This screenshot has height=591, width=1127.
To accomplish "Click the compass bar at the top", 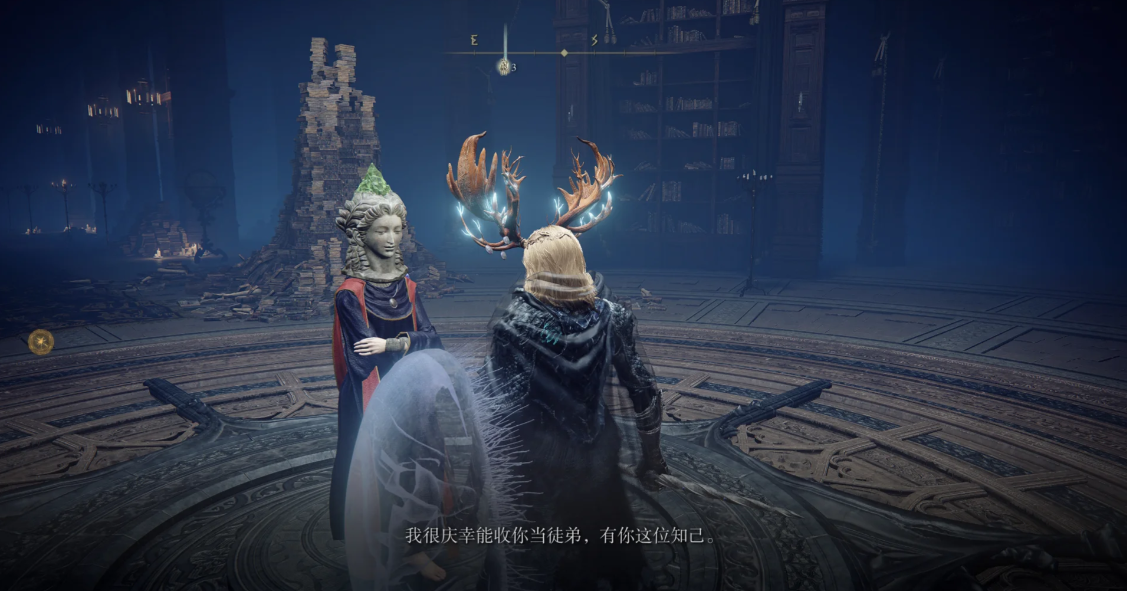I will (563, 50).
